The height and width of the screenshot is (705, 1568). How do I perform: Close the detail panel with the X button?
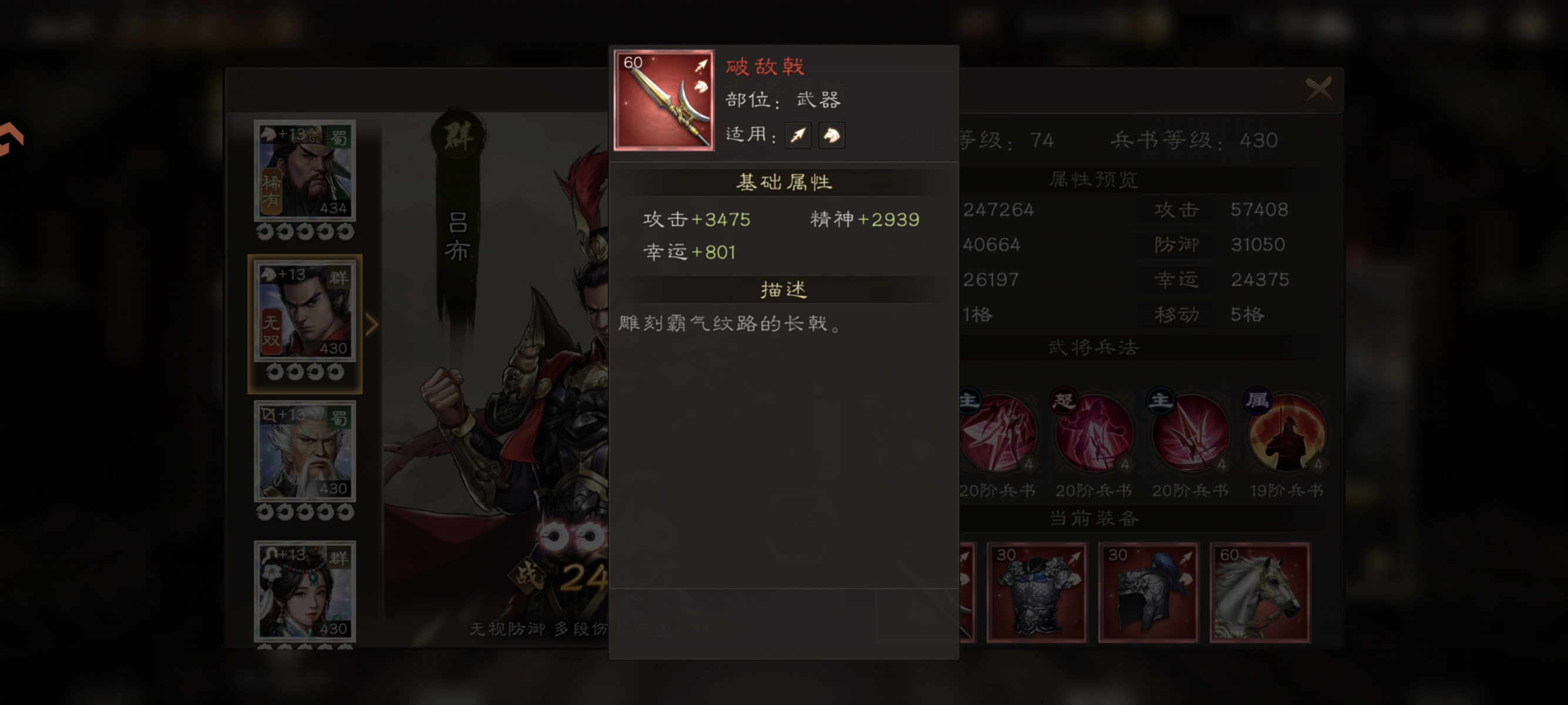pyautogui.click(x=1318, y=89)
